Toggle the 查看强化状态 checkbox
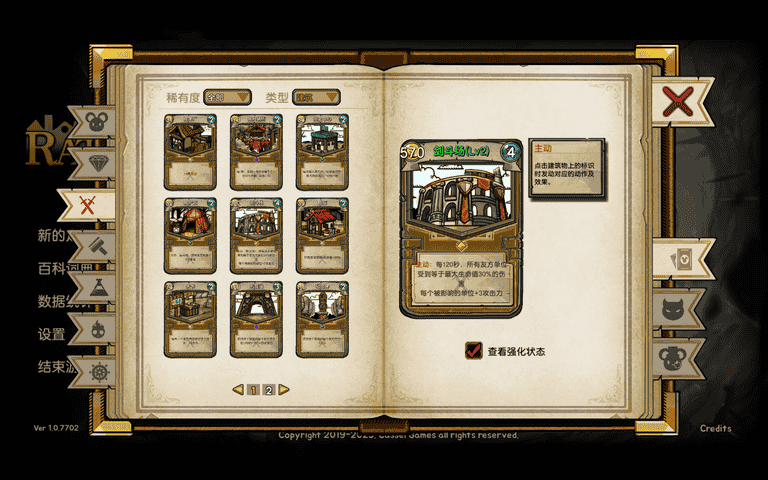 (x=474, y=351)
